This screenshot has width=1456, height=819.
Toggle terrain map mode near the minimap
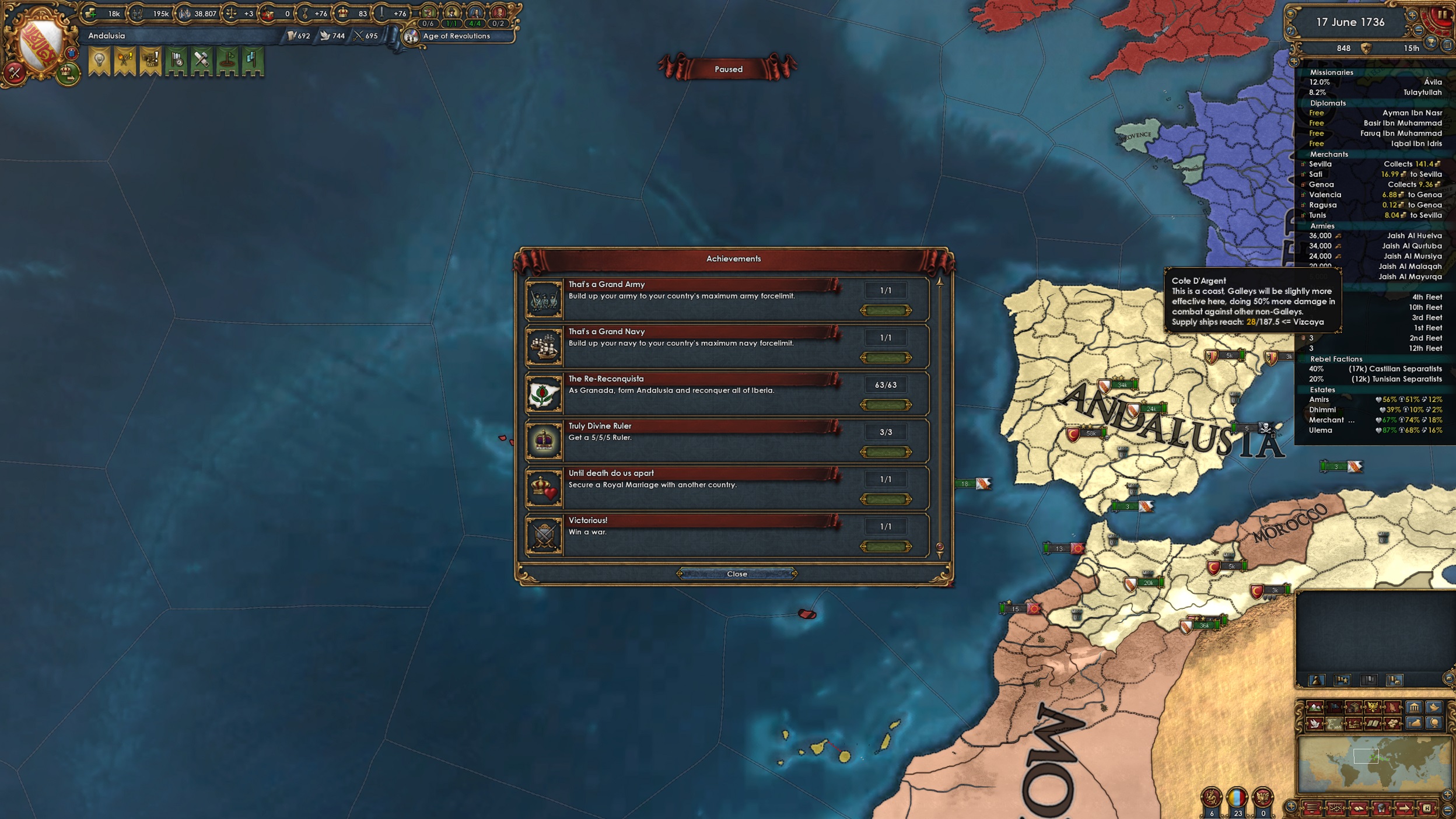pyautogui.click(x=1314, y=706)
